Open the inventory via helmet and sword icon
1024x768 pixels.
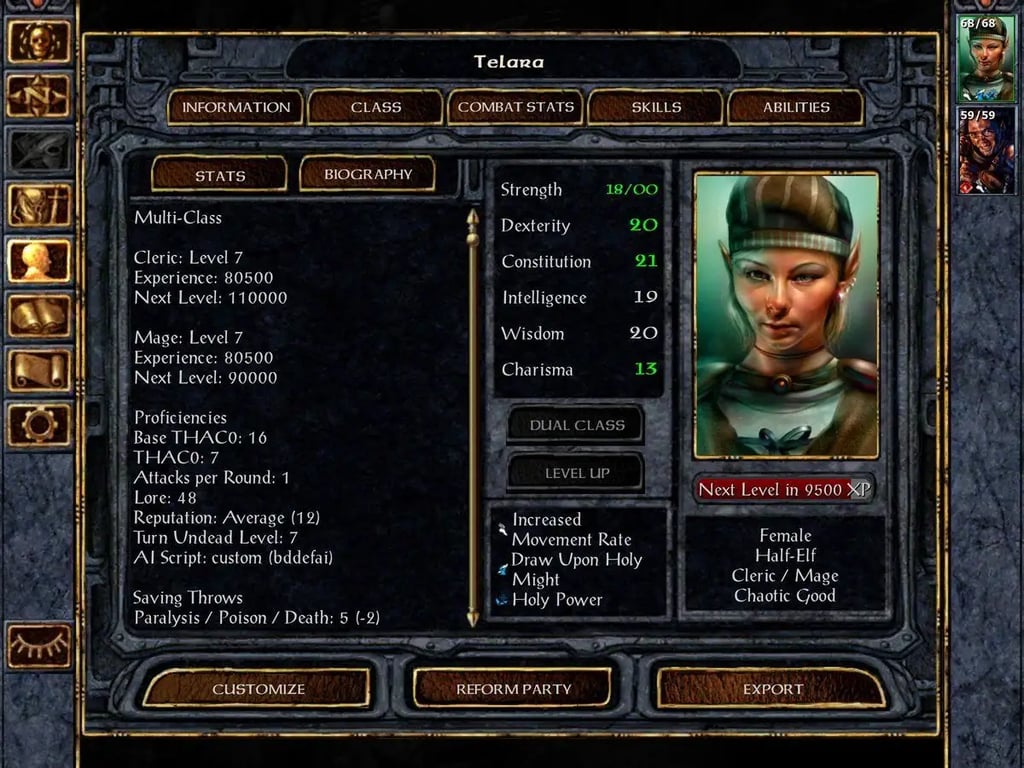40,205
